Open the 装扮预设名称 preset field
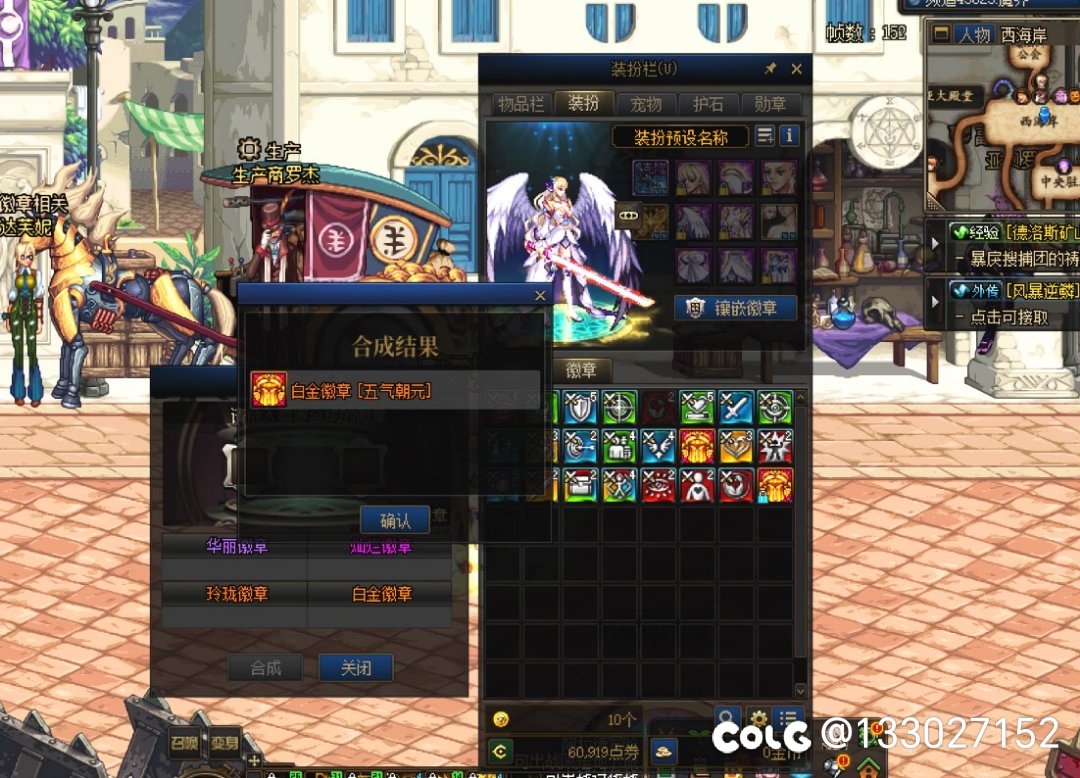1080x778 pixels. click(x=682, y=137)
